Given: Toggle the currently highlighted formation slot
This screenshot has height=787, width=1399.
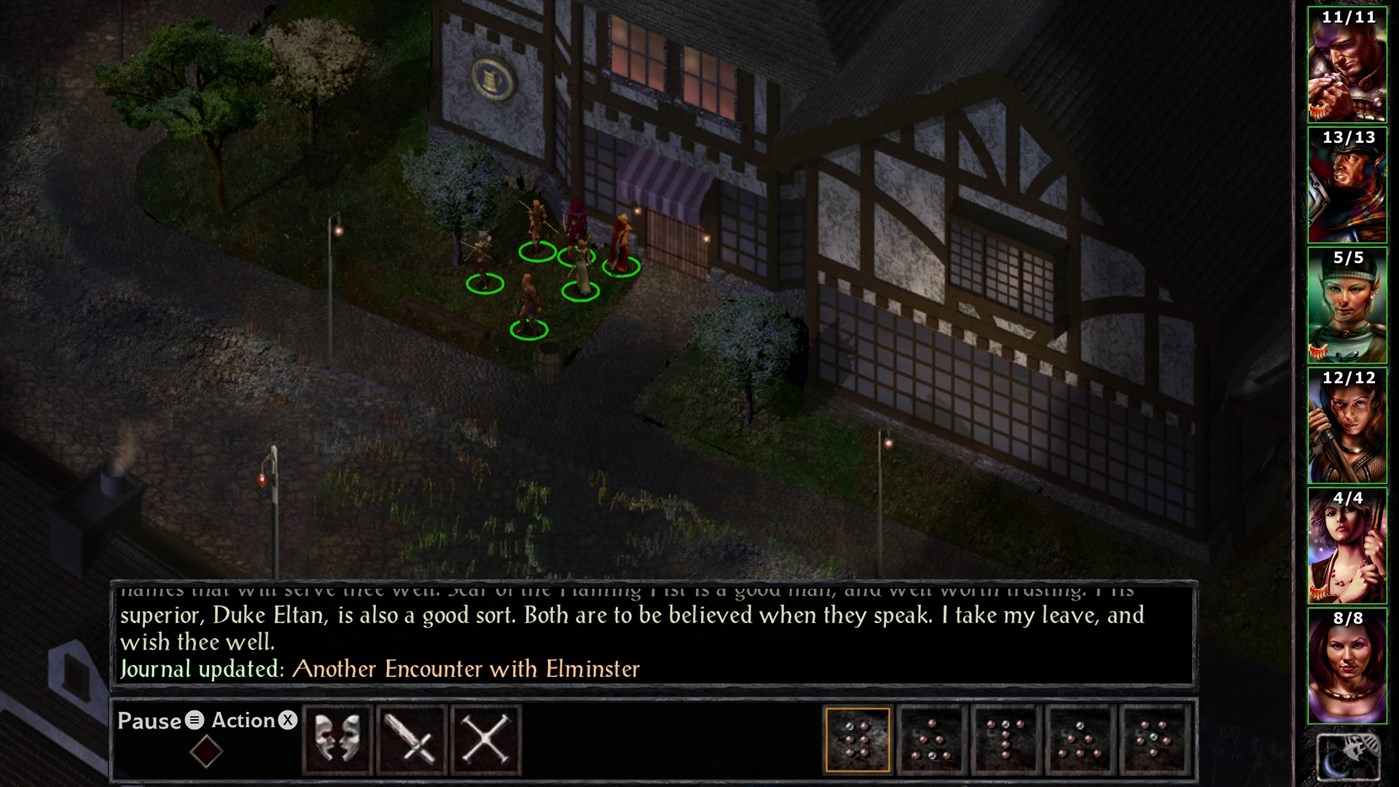Looking at the screenshot, I should tap(857, 740).
